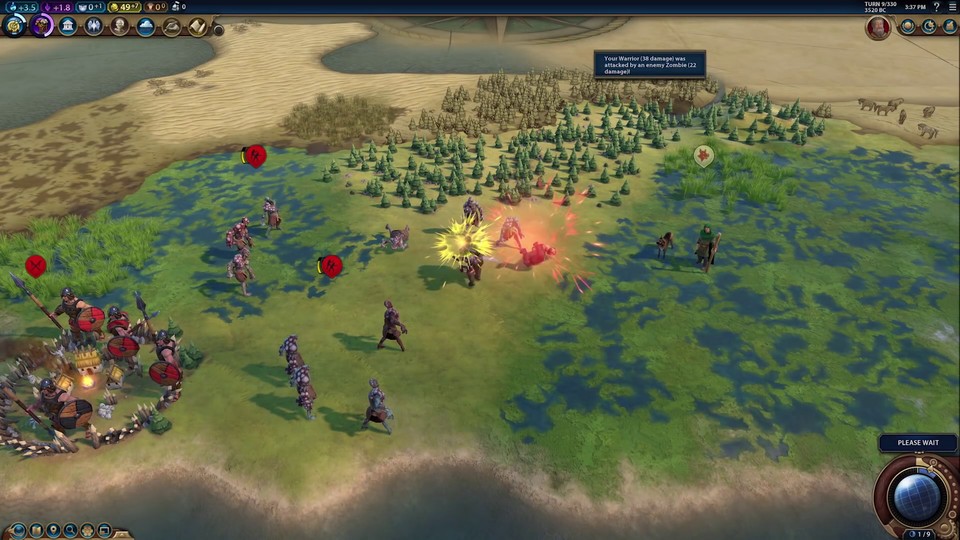
Task: Select the leader portrait in diplomacy ribbon
Action: tap(878, 27)
